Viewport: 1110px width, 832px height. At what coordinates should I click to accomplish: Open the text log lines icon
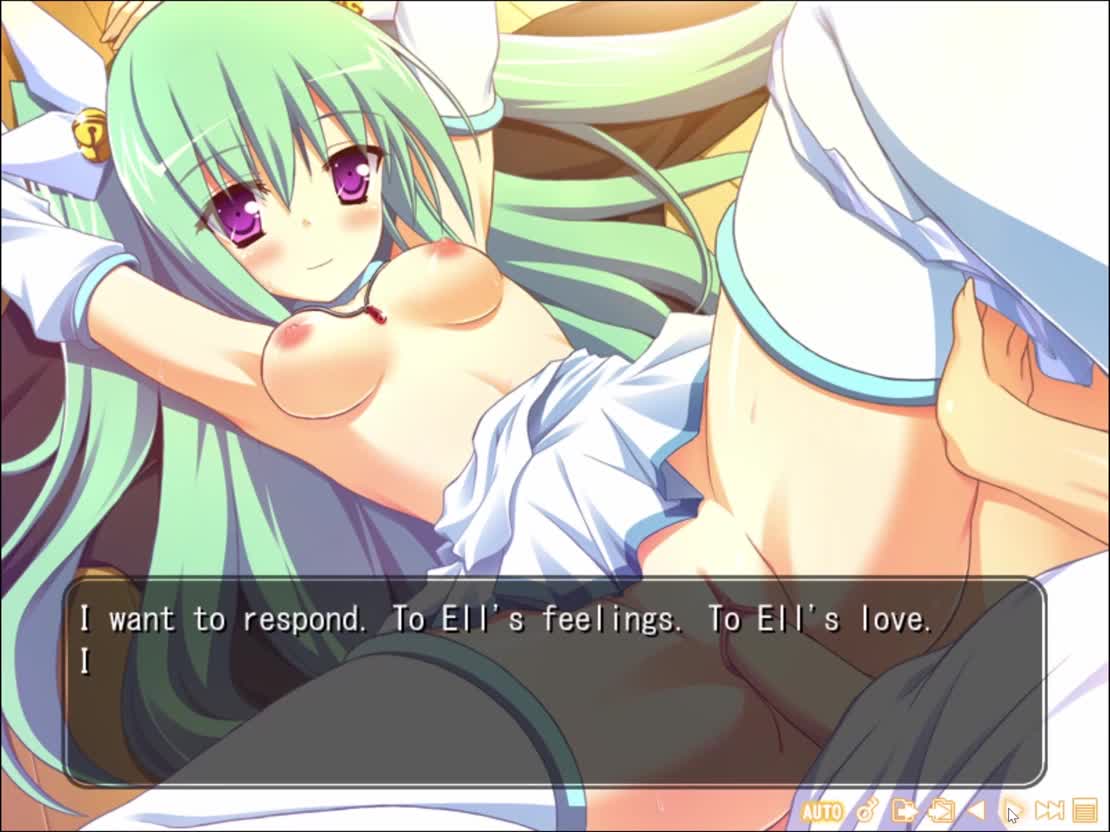point(1085,811)
